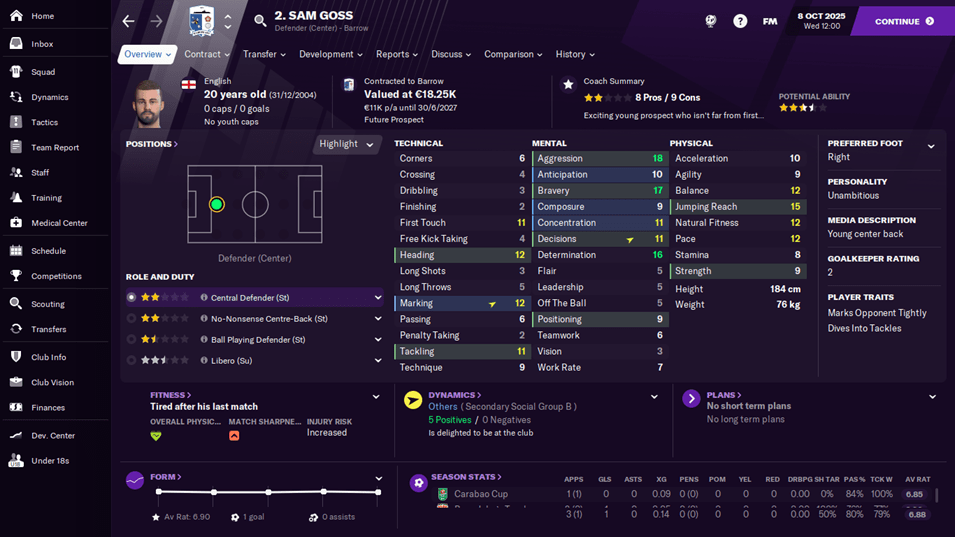Go to the Squad screen
The image size is (955, 537).
pos(42,72)
